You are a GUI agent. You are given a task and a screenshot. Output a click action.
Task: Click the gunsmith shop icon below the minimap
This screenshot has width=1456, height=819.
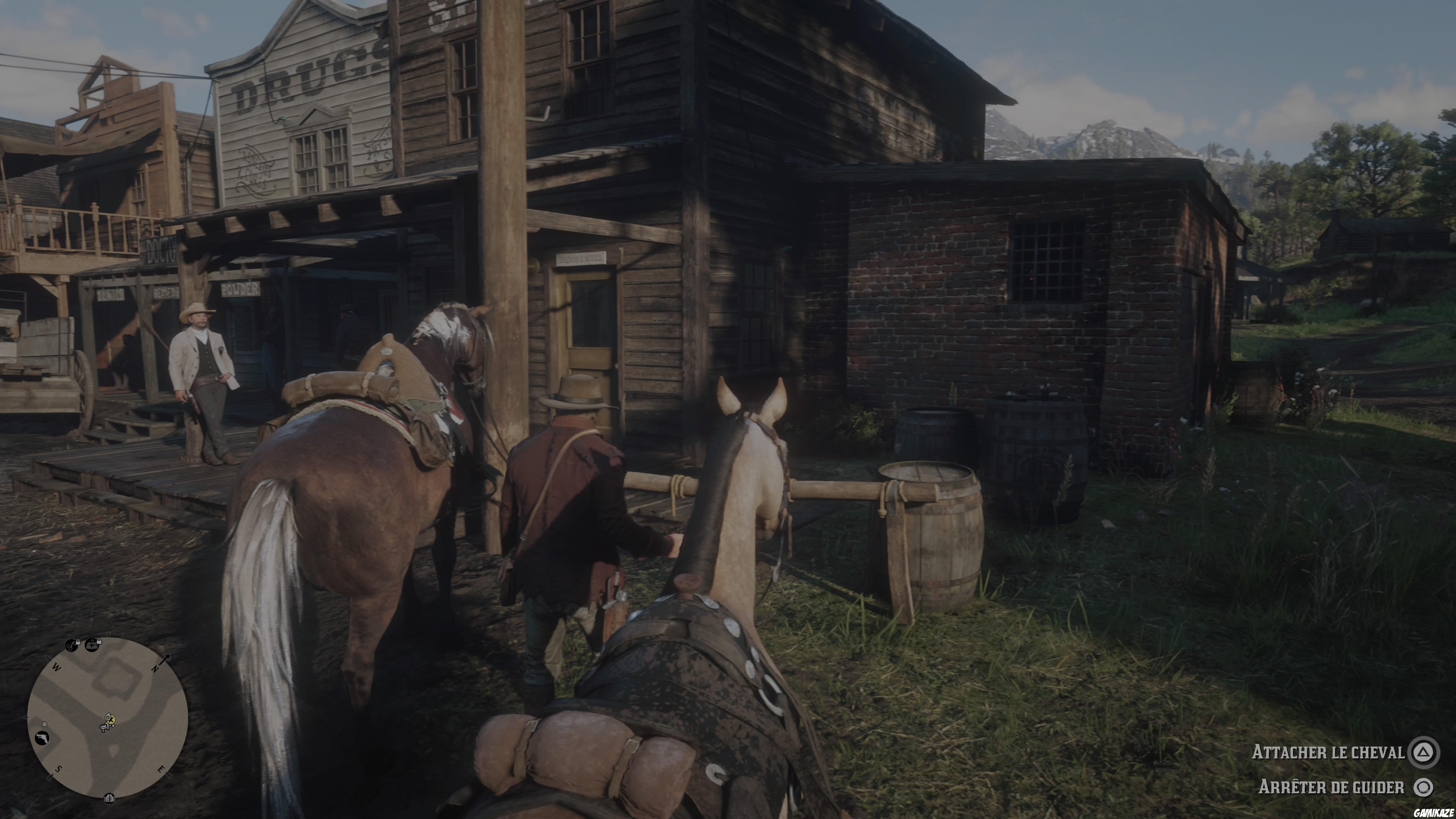tap(110, 799)
